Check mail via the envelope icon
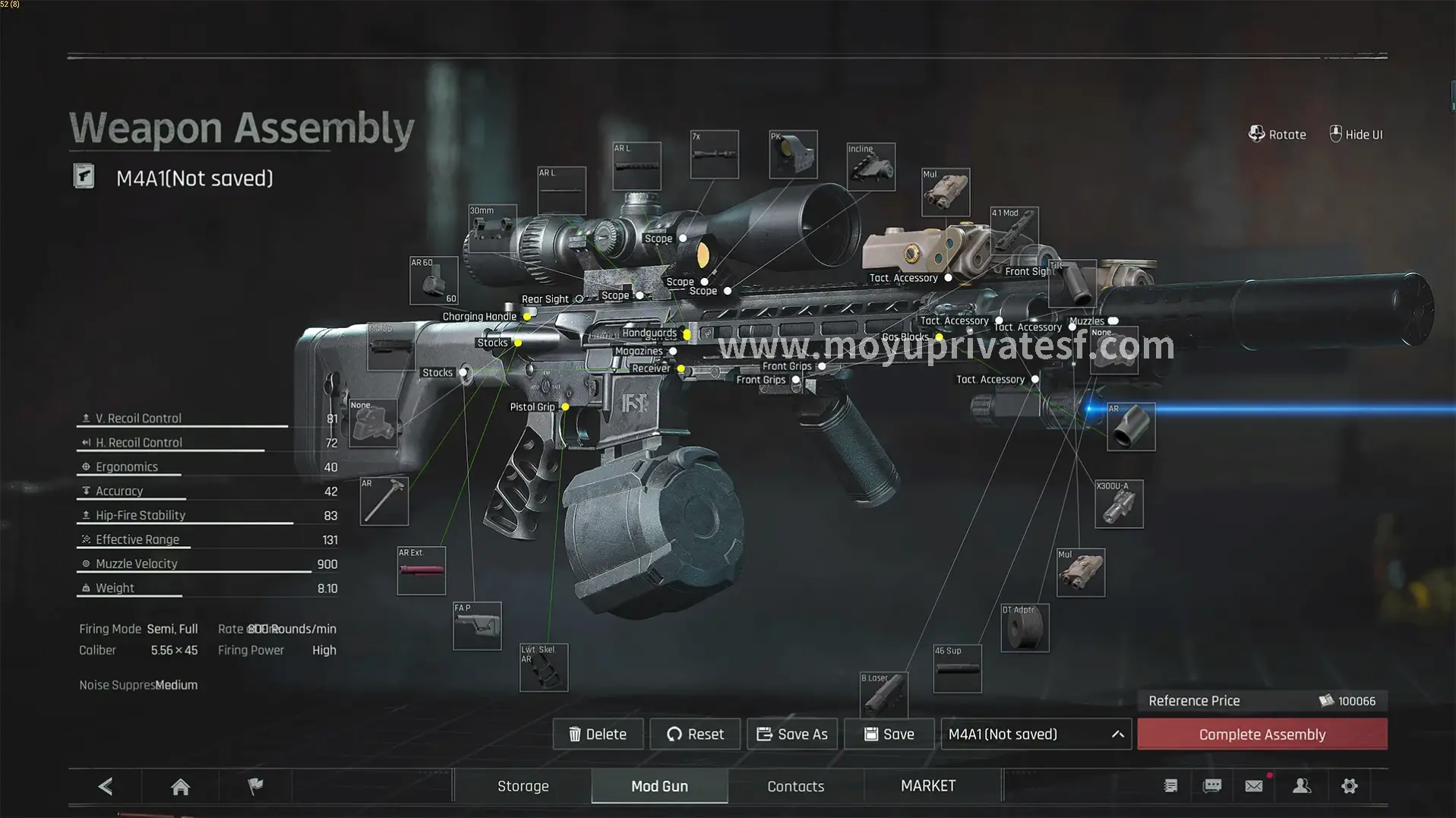 [x=1254, y=786]
